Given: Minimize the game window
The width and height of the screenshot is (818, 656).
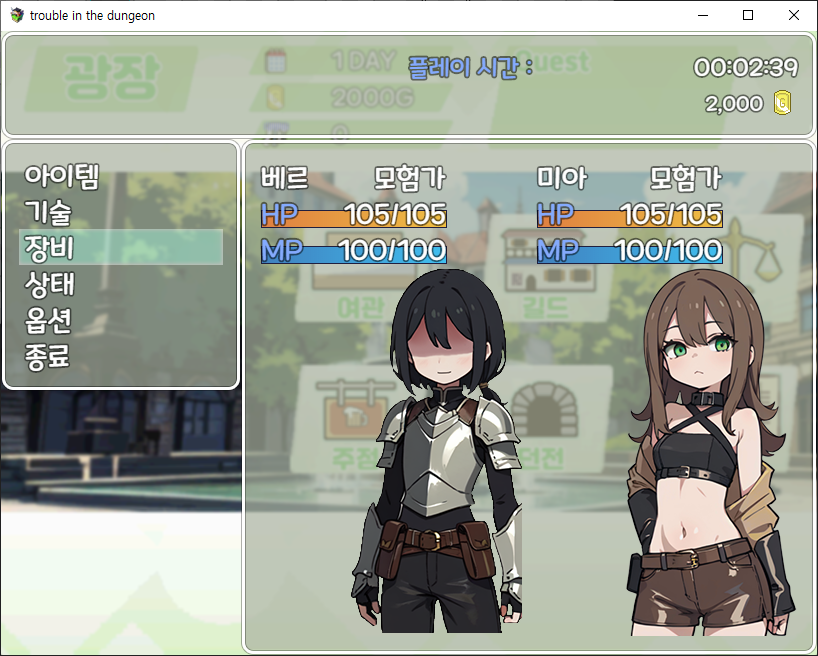Looking at the screenshot, I should [x=702, y=15].
